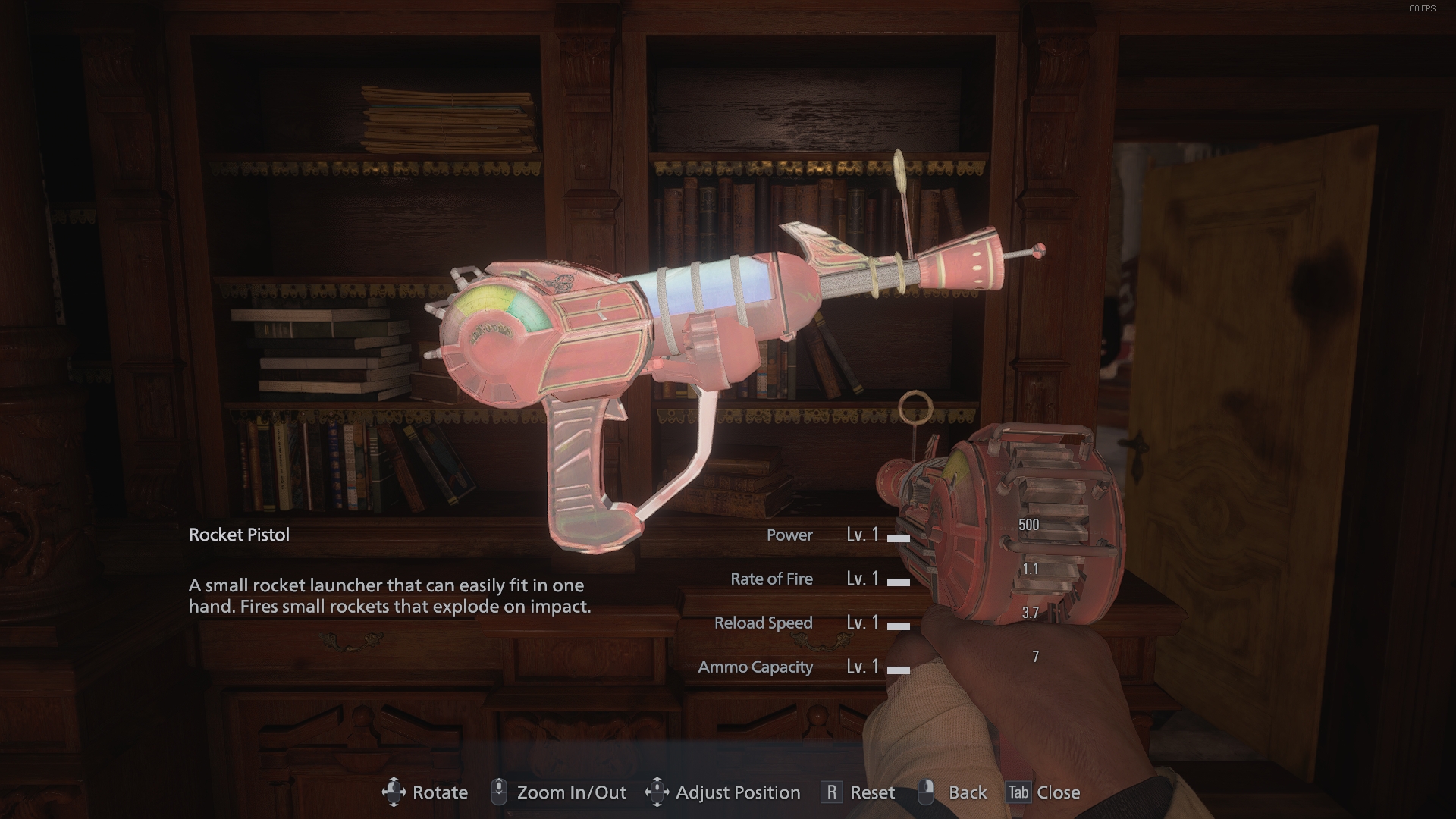Reset the weapon view
1456x819 pixels.
858,792
